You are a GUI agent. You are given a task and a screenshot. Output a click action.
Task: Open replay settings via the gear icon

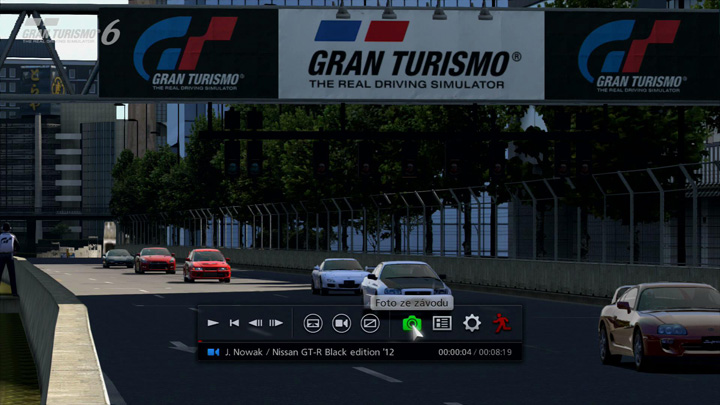click(x=472, y=323)
